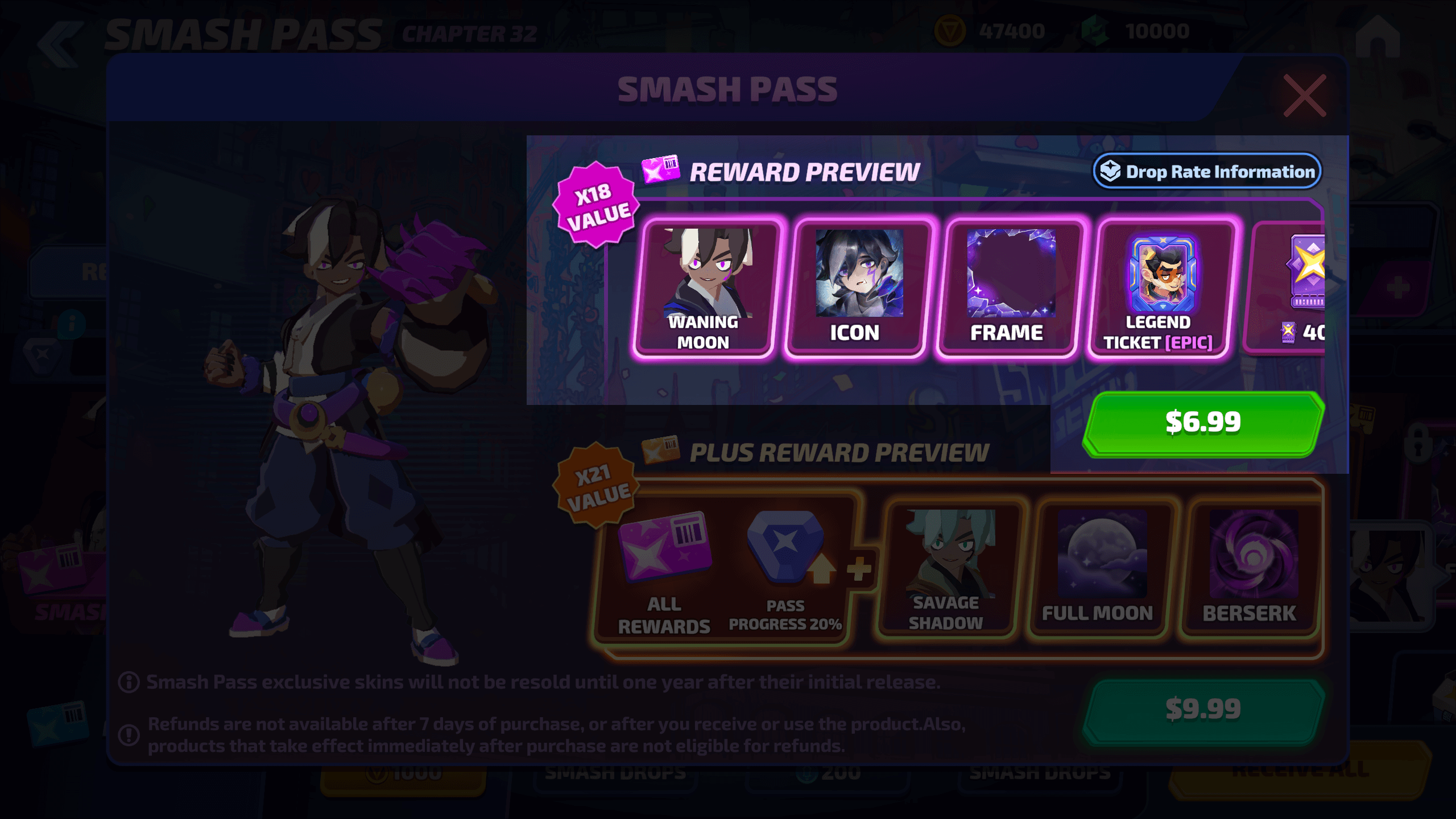Purchase the Plus pass for $9.99
The width and height of the screenshot is (1456, 819).
(1203, 710)
